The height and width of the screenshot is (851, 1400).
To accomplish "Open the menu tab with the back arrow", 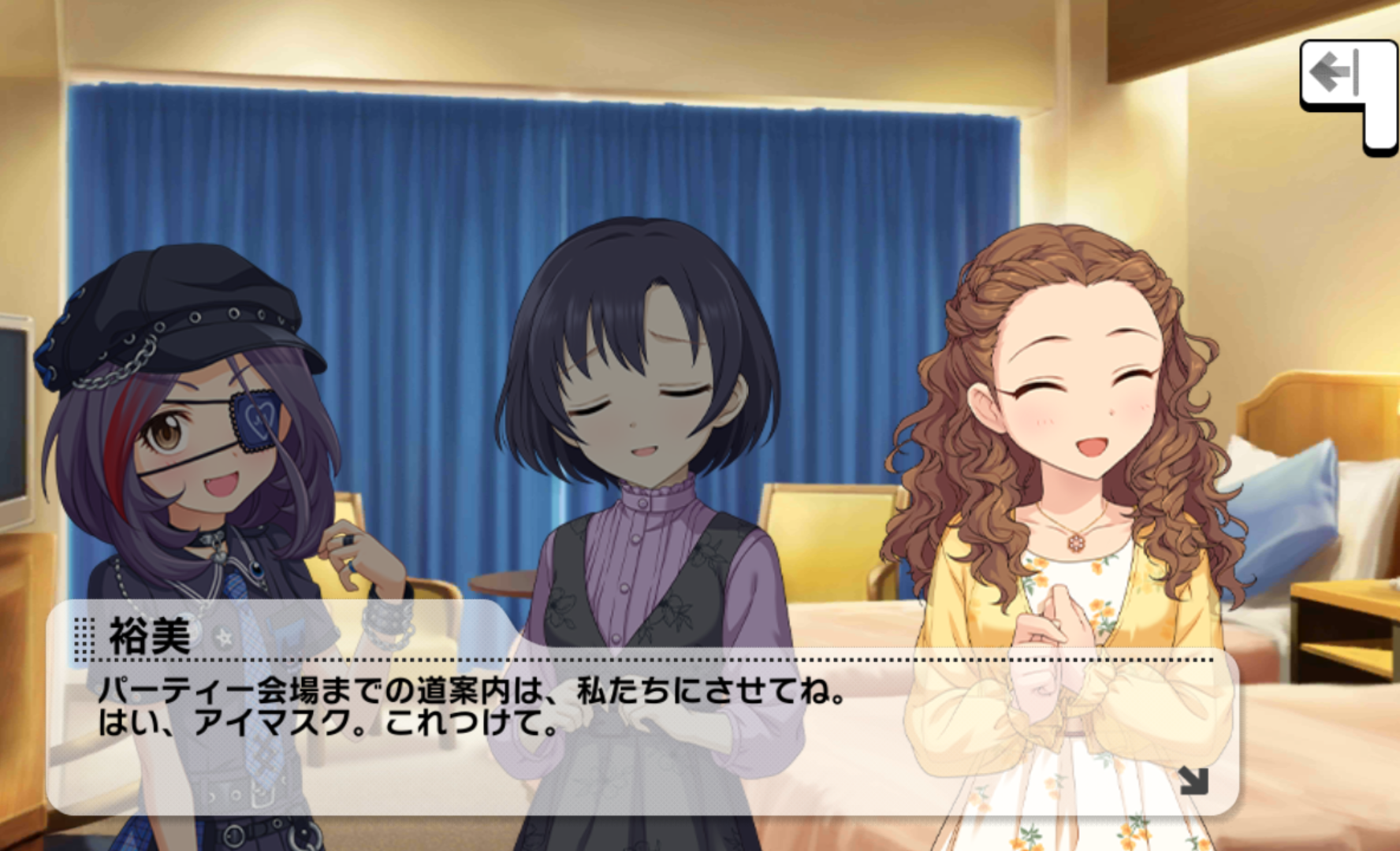I will (1337, 74).
